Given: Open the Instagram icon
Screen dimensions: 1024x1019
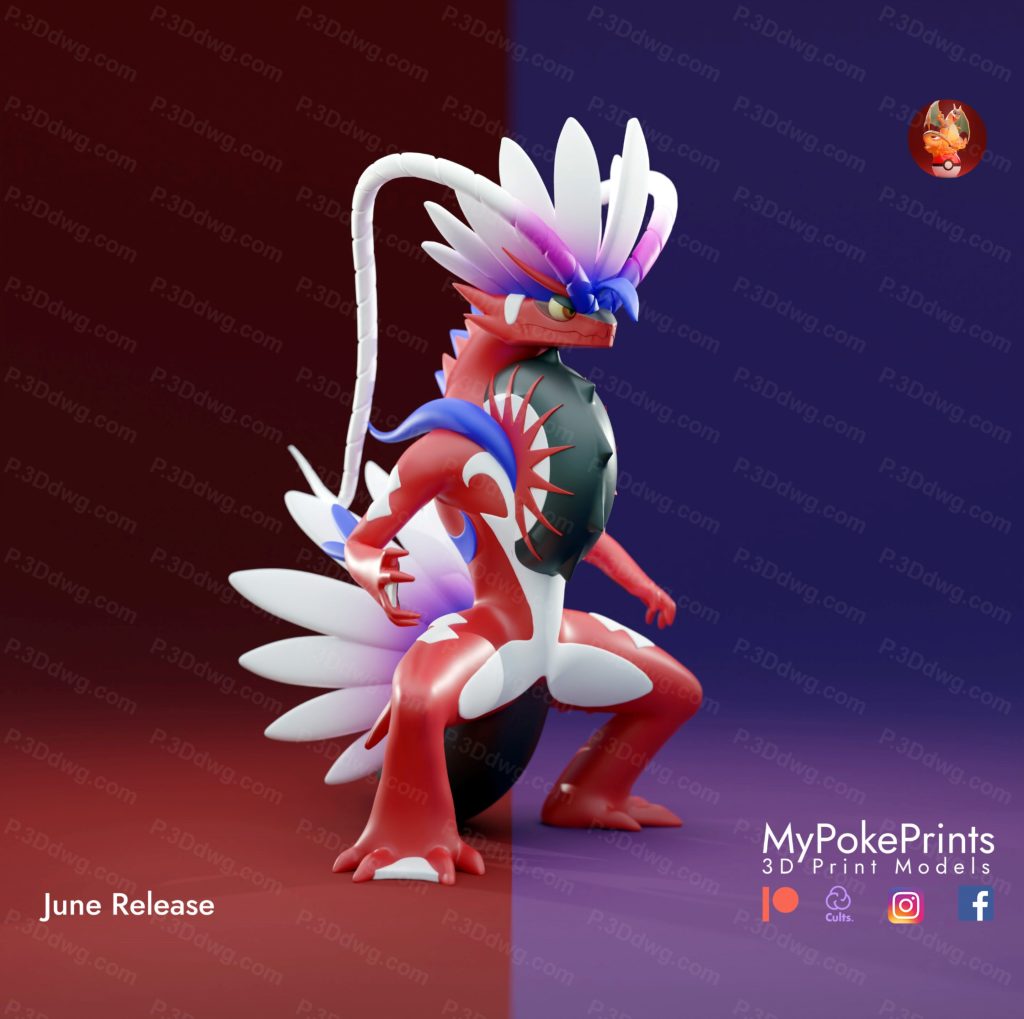Looking at the screenshot, I should coord(905,905).
